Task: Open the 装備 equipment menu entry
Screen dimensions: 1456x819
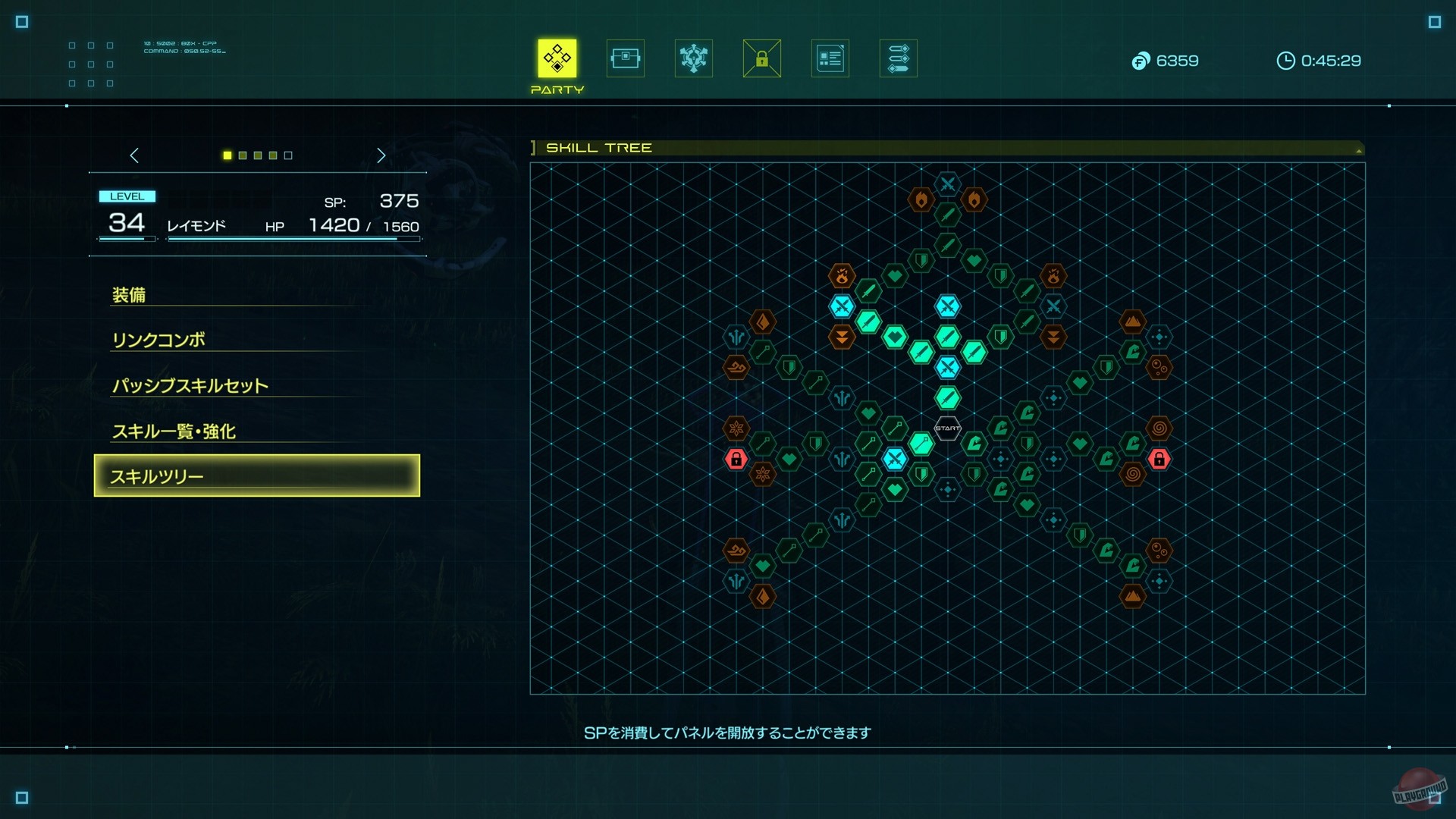Action: 130,294
